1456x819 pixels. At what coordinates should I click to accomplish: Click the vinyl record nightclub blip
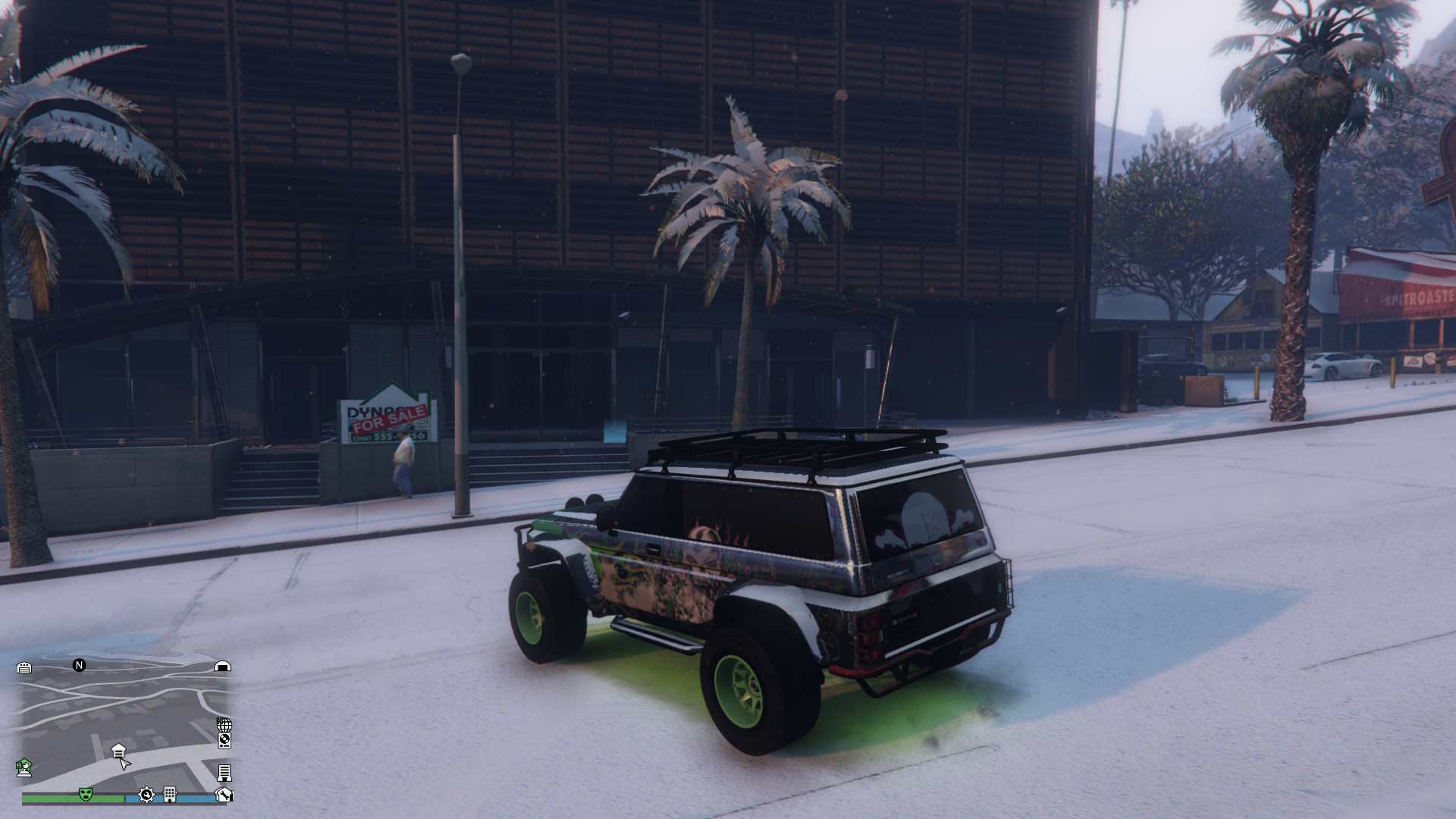click(224, 741)
